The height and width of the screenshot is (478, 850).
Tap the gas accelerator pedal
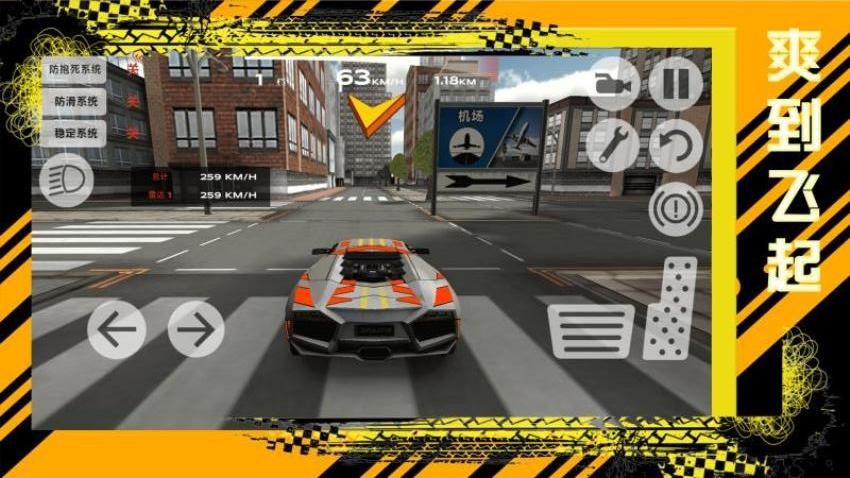point(671,307)
